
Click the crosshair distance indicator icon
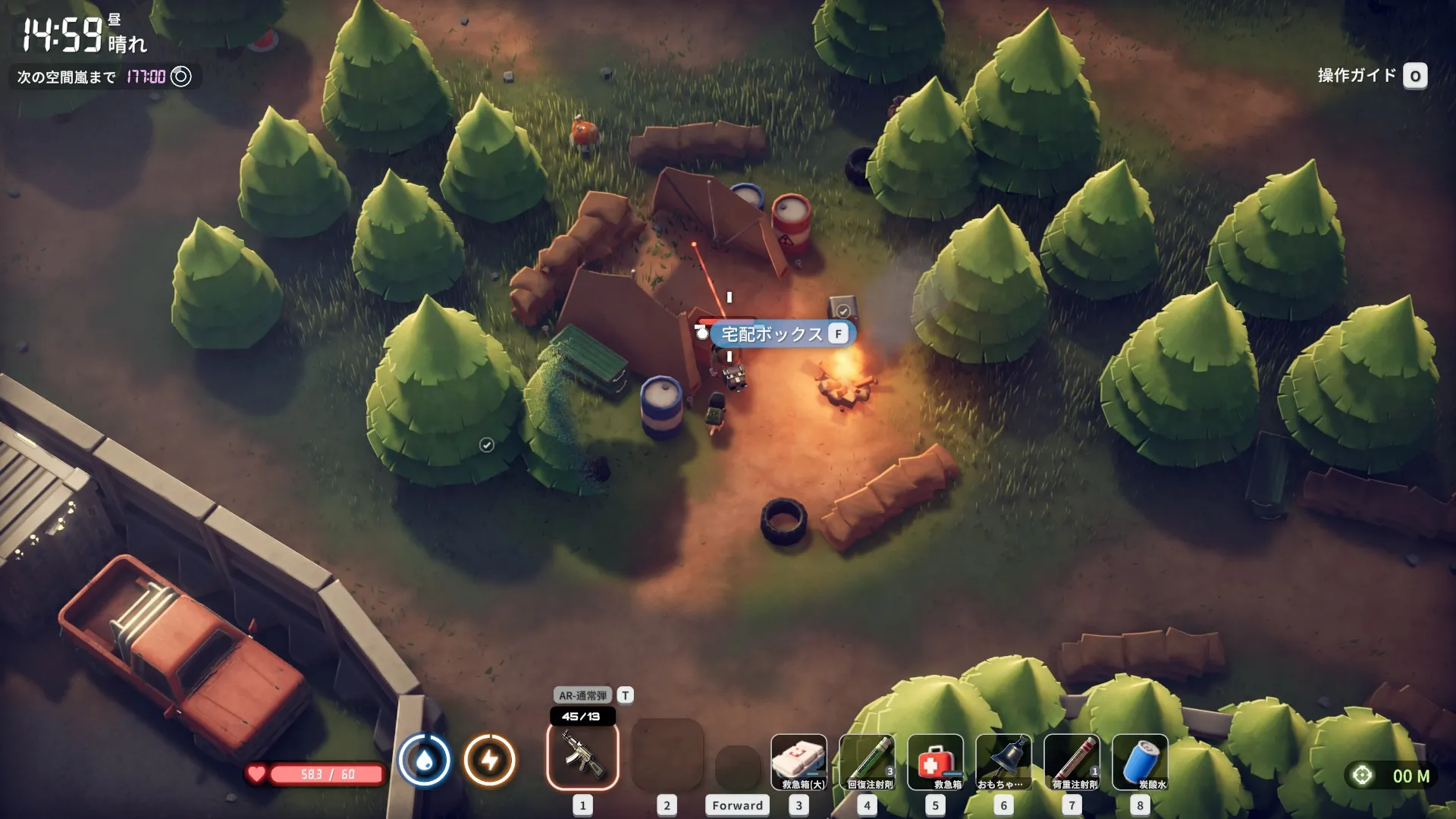coord(1362,775)
